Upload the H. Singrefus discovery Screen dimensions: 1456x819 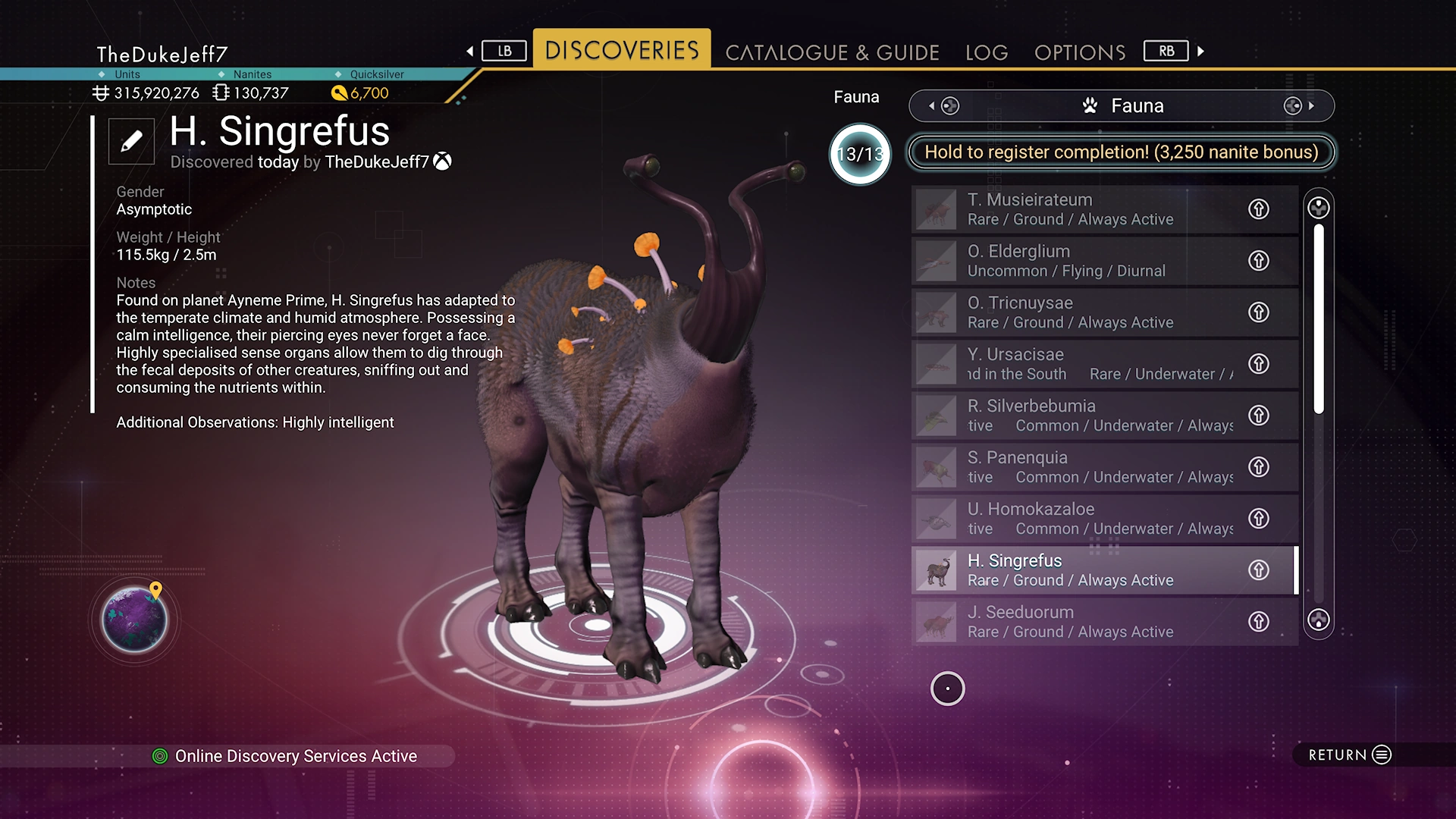pos(1259,570)
